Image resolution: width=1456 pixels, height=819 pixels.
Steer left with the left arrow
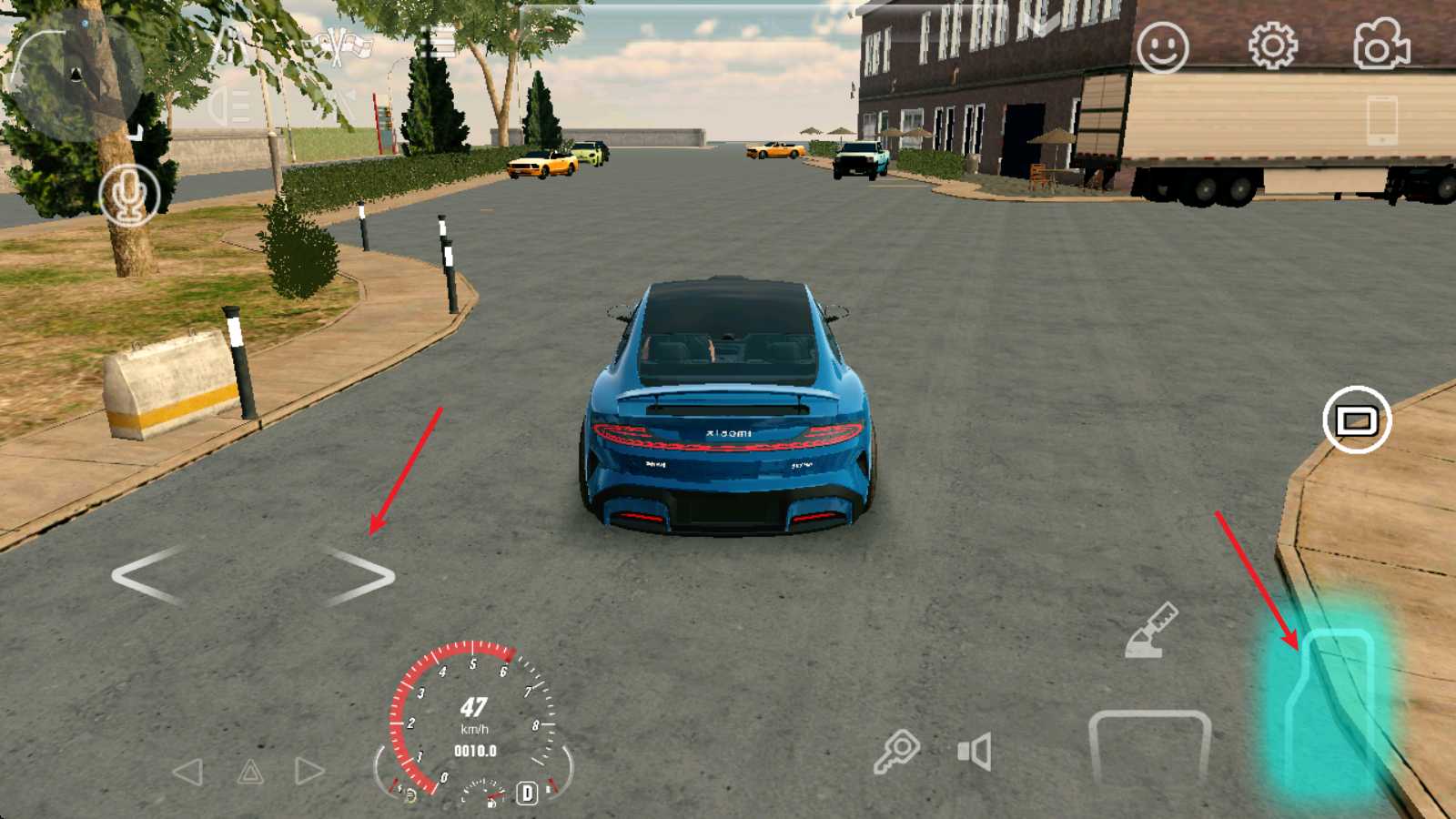point(147,576)
